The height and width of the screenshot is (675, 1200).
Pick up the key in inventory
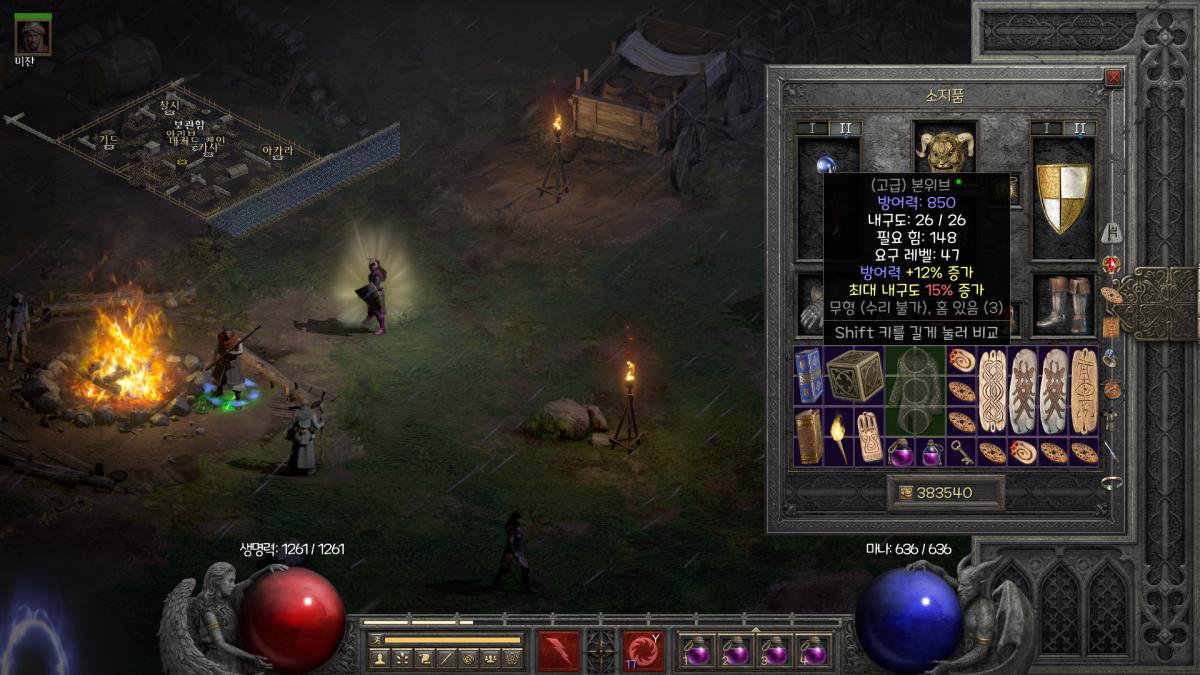coord(961,451)
